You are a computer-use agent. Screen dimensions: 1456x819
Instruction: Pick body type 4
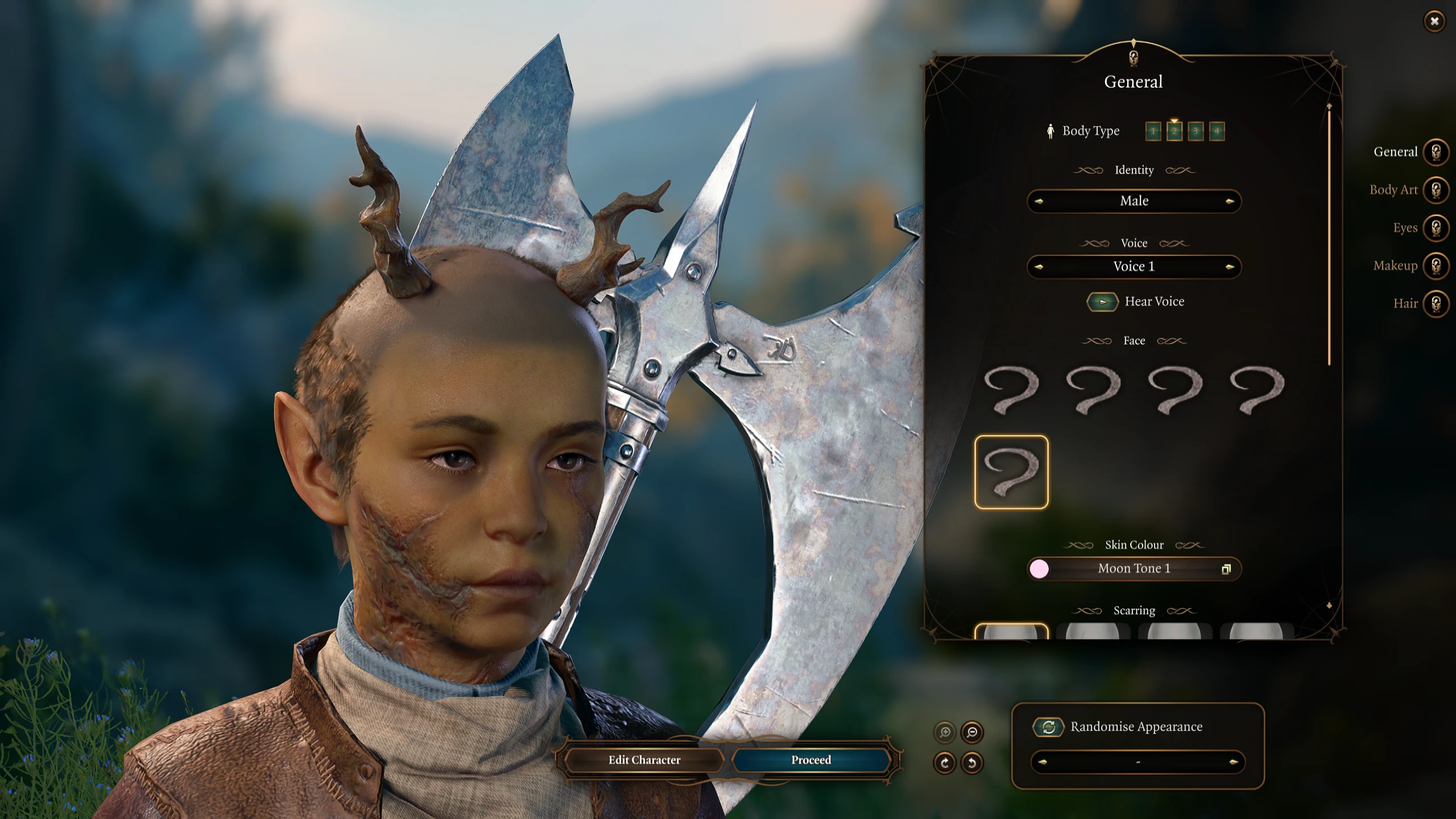1217,131
